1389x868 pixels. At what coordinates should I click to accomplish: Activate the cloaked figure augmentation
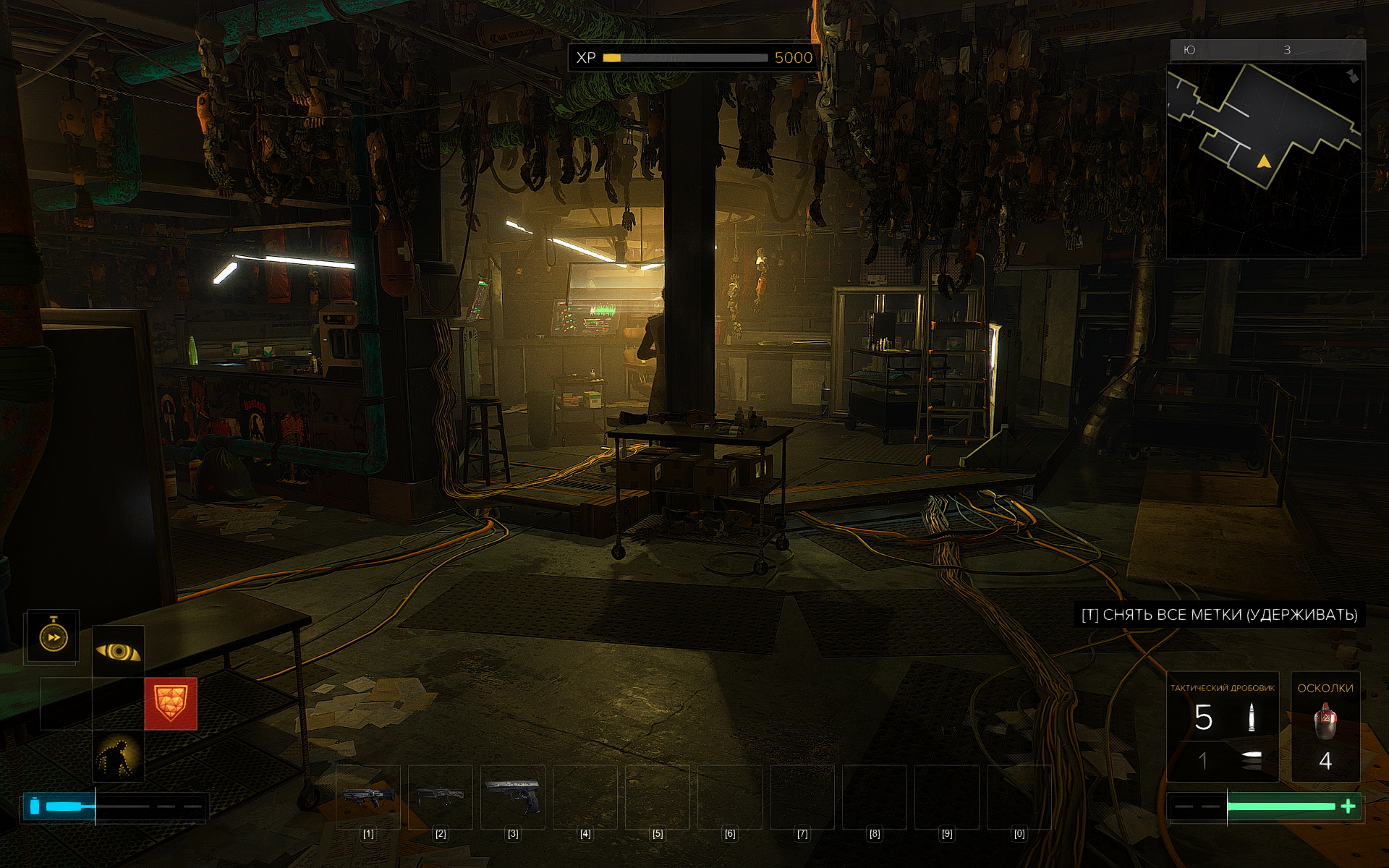(x=119, y=756)
